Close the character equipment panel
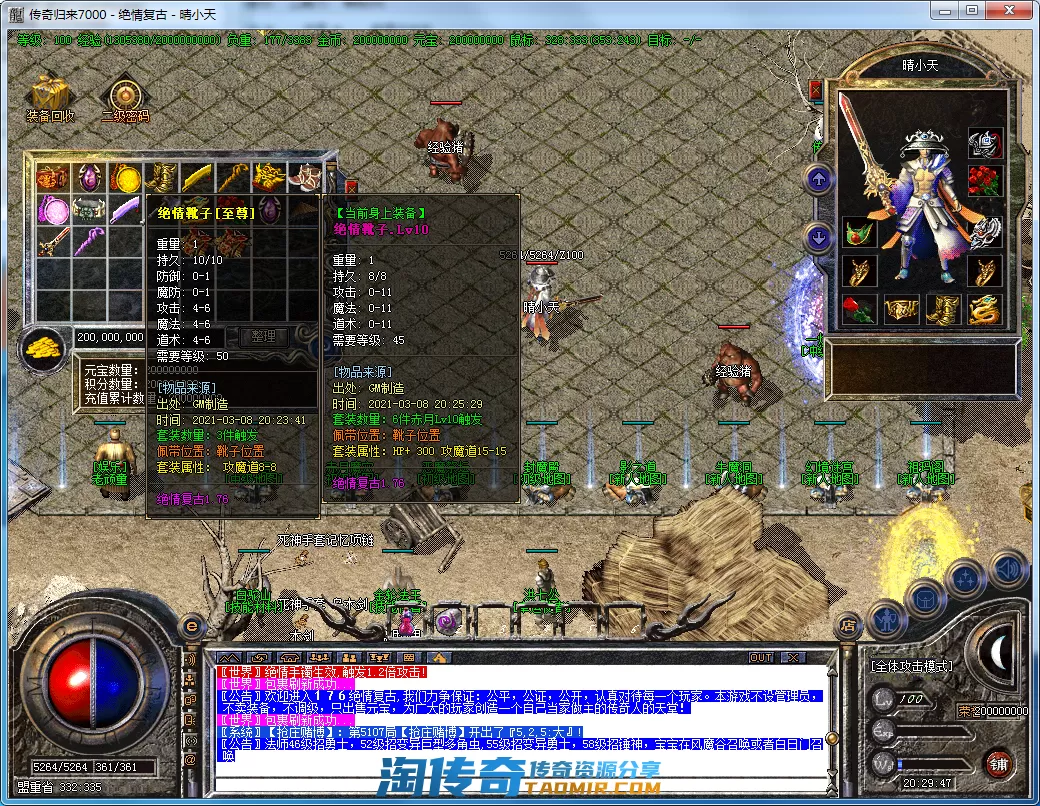 tap(815, 90)
